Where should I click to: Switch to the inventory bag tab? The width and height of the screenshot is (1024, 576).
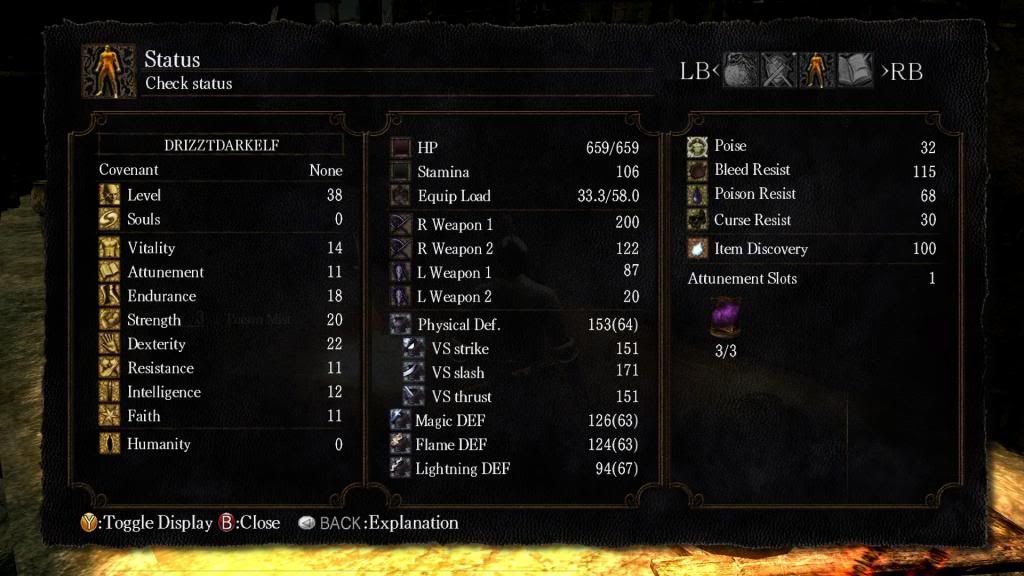[742, 71]
